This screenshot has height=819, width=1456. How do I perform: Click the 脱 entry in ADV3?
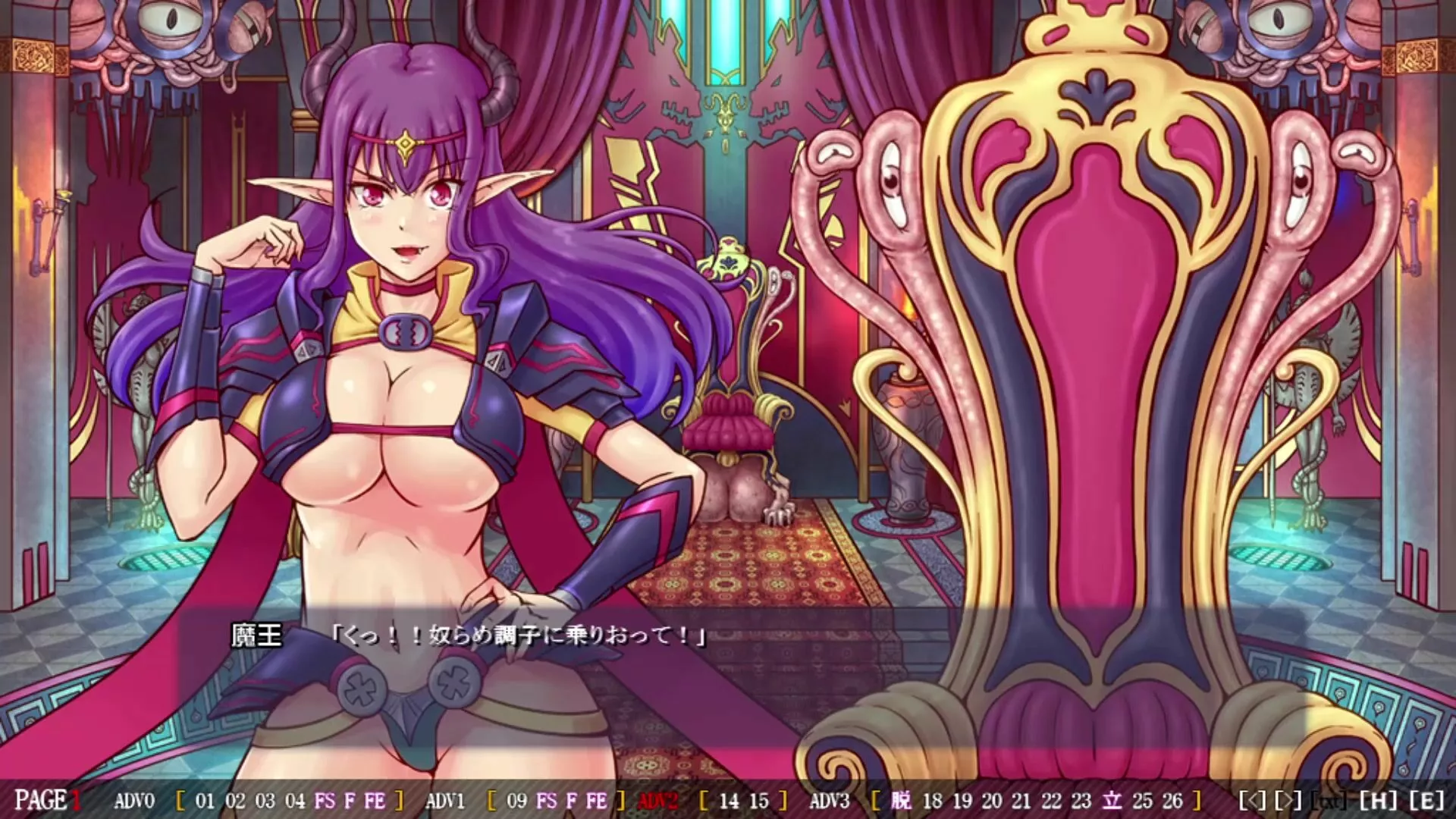coord(902,800)
